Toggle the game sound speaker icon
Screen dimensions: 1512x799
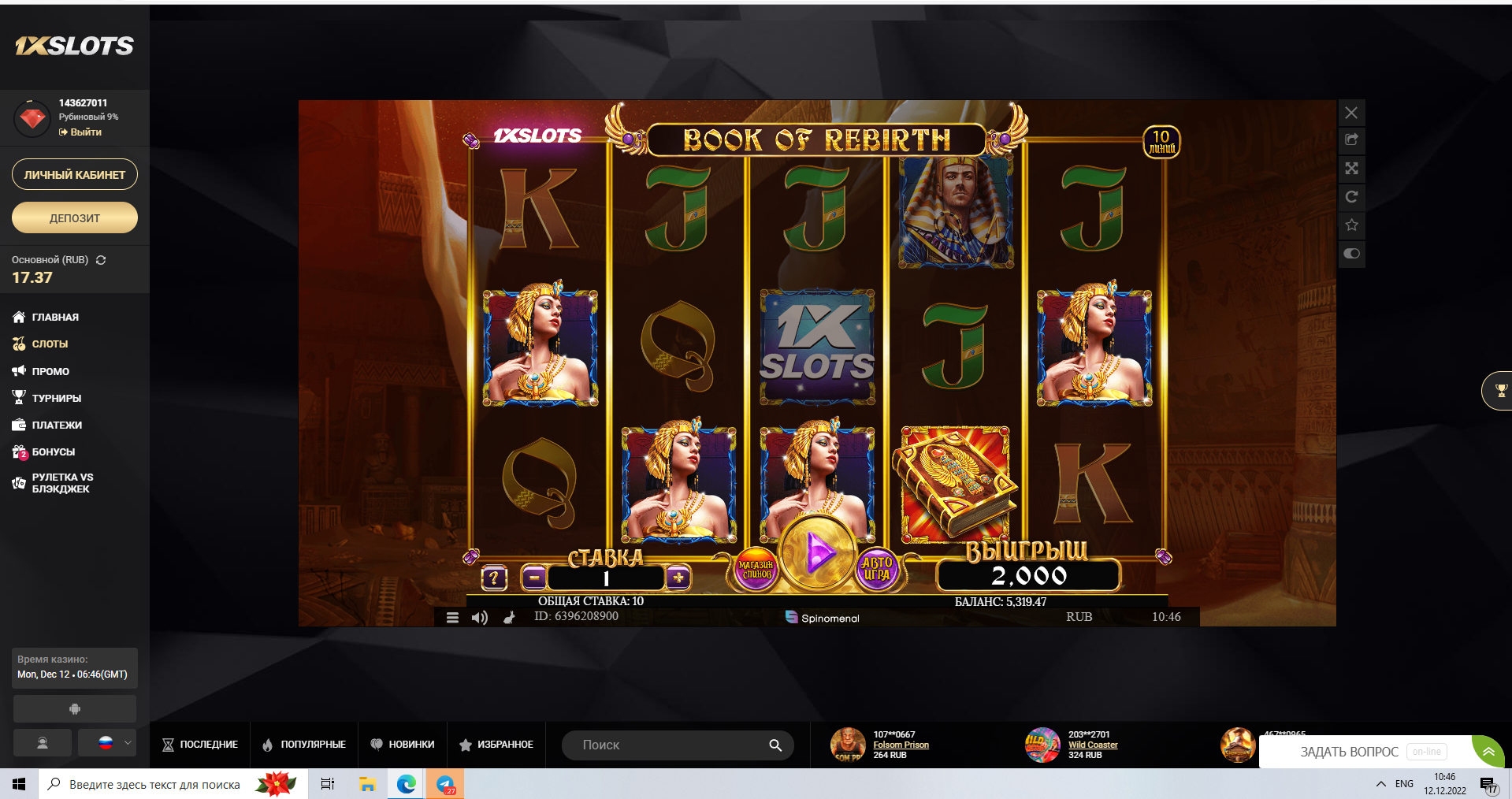click(x=479, y=618)
